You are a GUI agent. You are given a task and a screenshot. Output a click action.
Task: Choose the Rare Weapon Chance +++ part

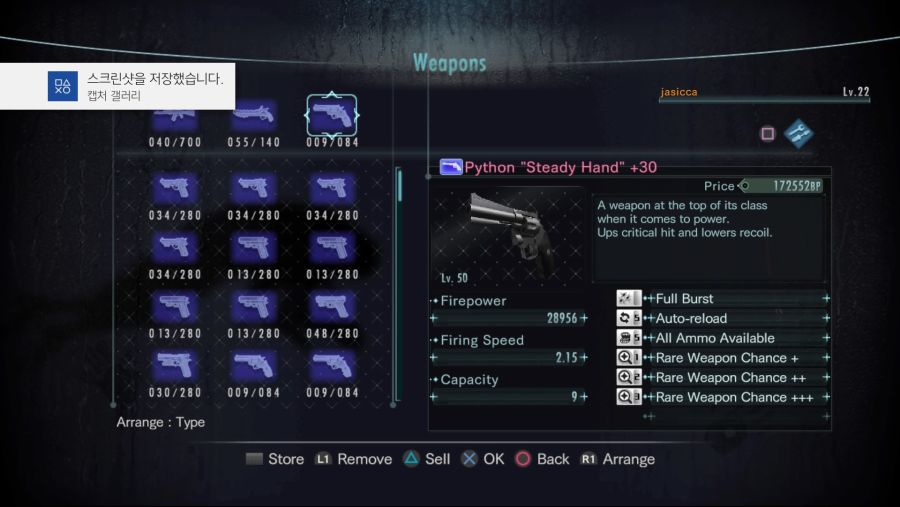click(723, 397)
